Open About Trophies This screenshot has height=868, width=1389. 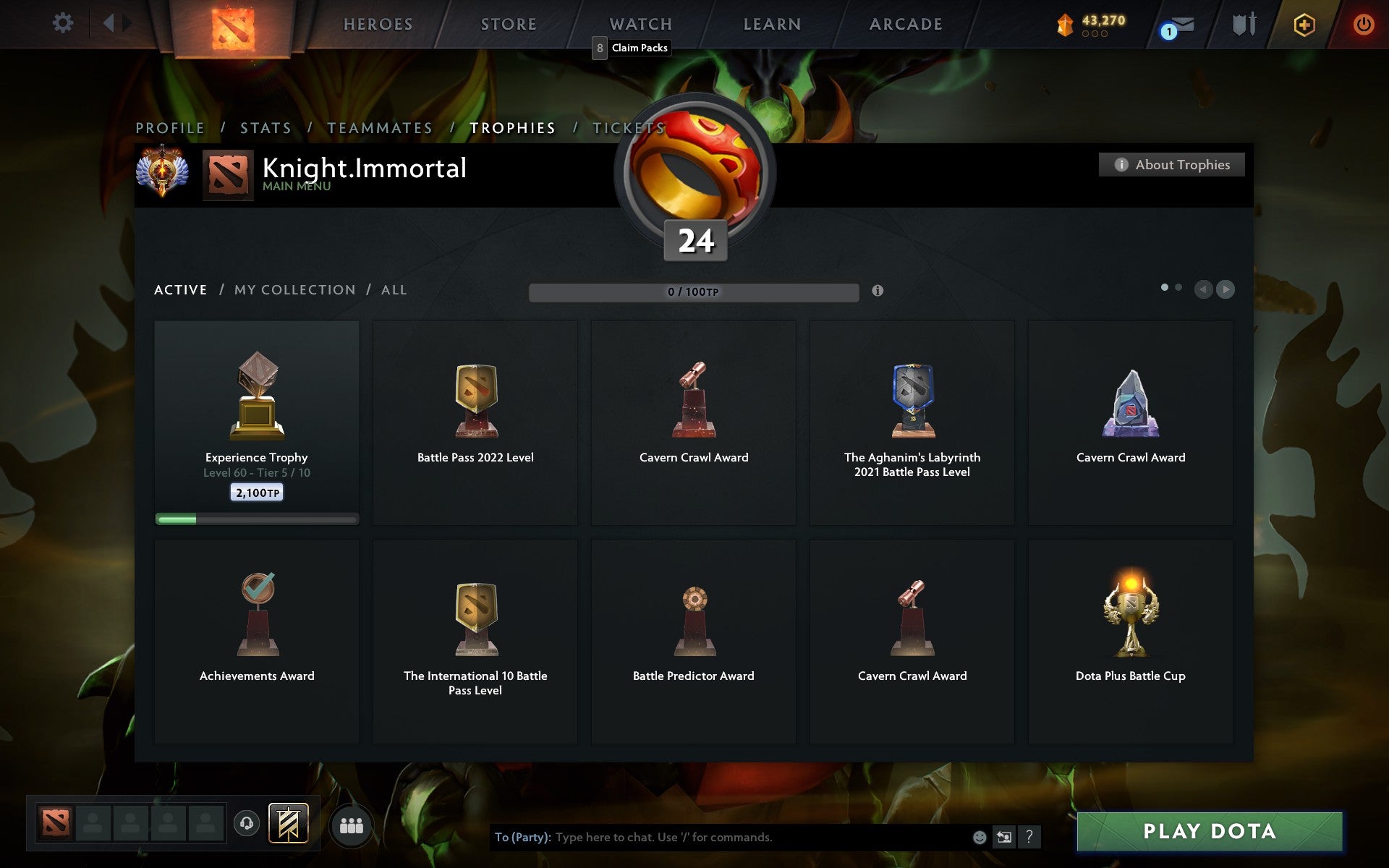click(1171, 164)
